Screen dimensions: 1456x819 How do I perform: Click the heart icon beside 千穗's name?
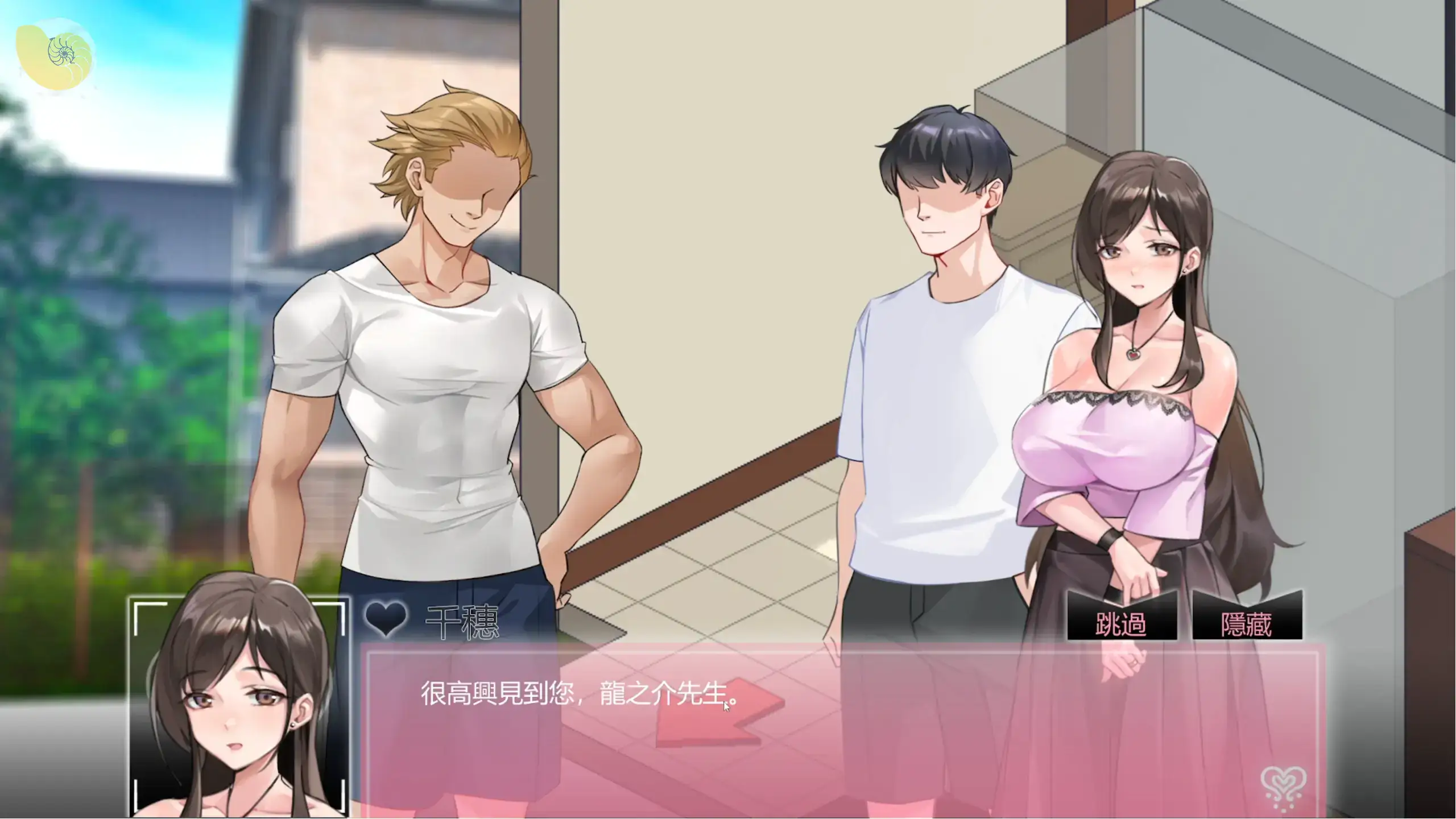386,620
